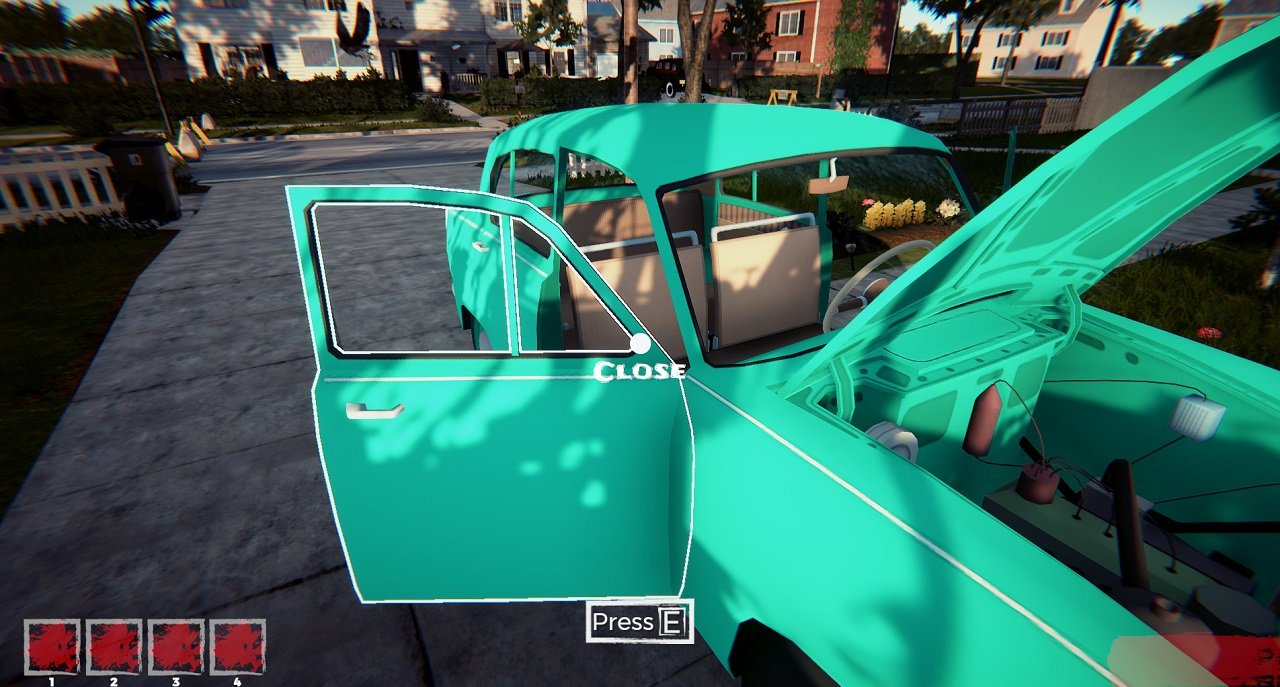
Task: Switch to inventory slot number 4
Action: (238, 647)
